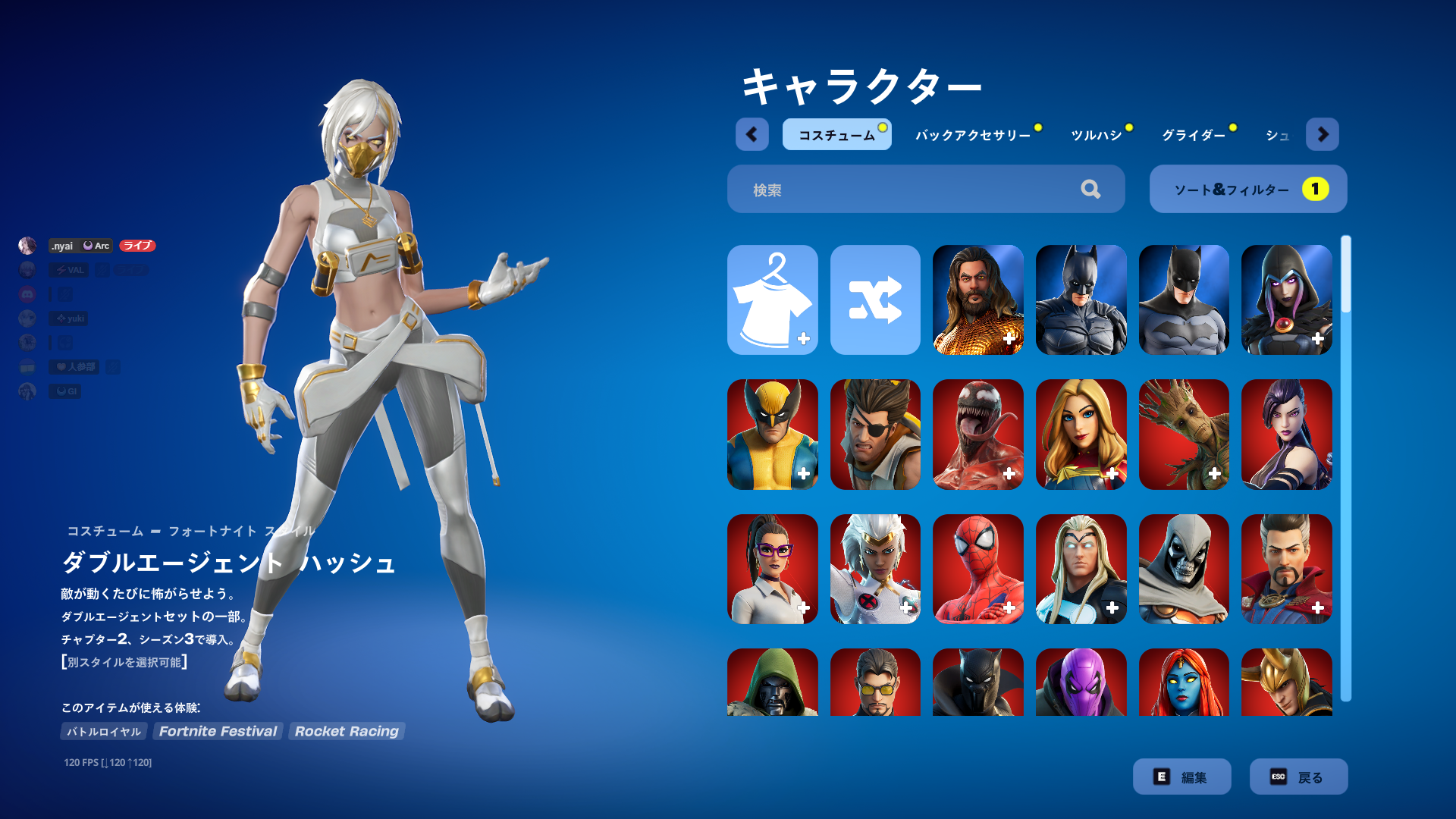Select the Captain Marvel costume tile
The width and height of the screenshot is (1456, 819).
[x=1081, y=434]
